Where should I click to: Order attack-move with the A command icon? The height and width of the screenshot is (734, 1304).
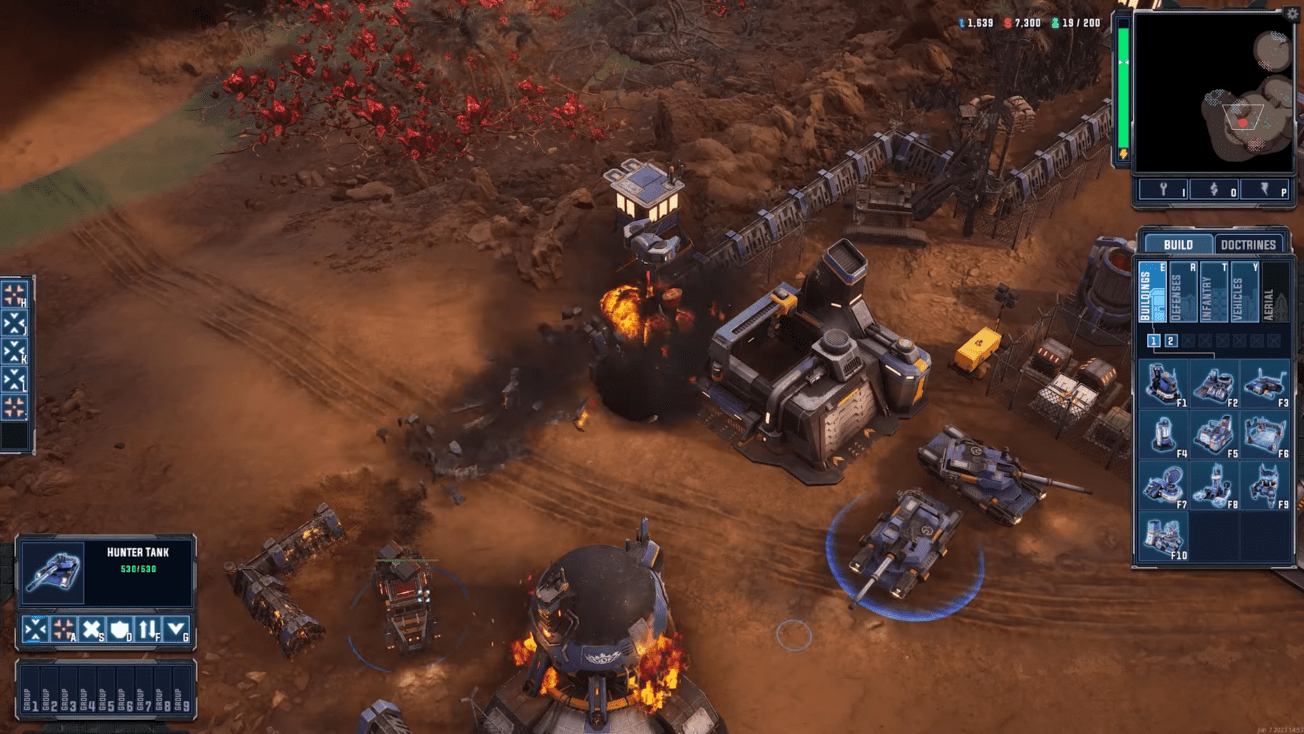pos(62,629)
